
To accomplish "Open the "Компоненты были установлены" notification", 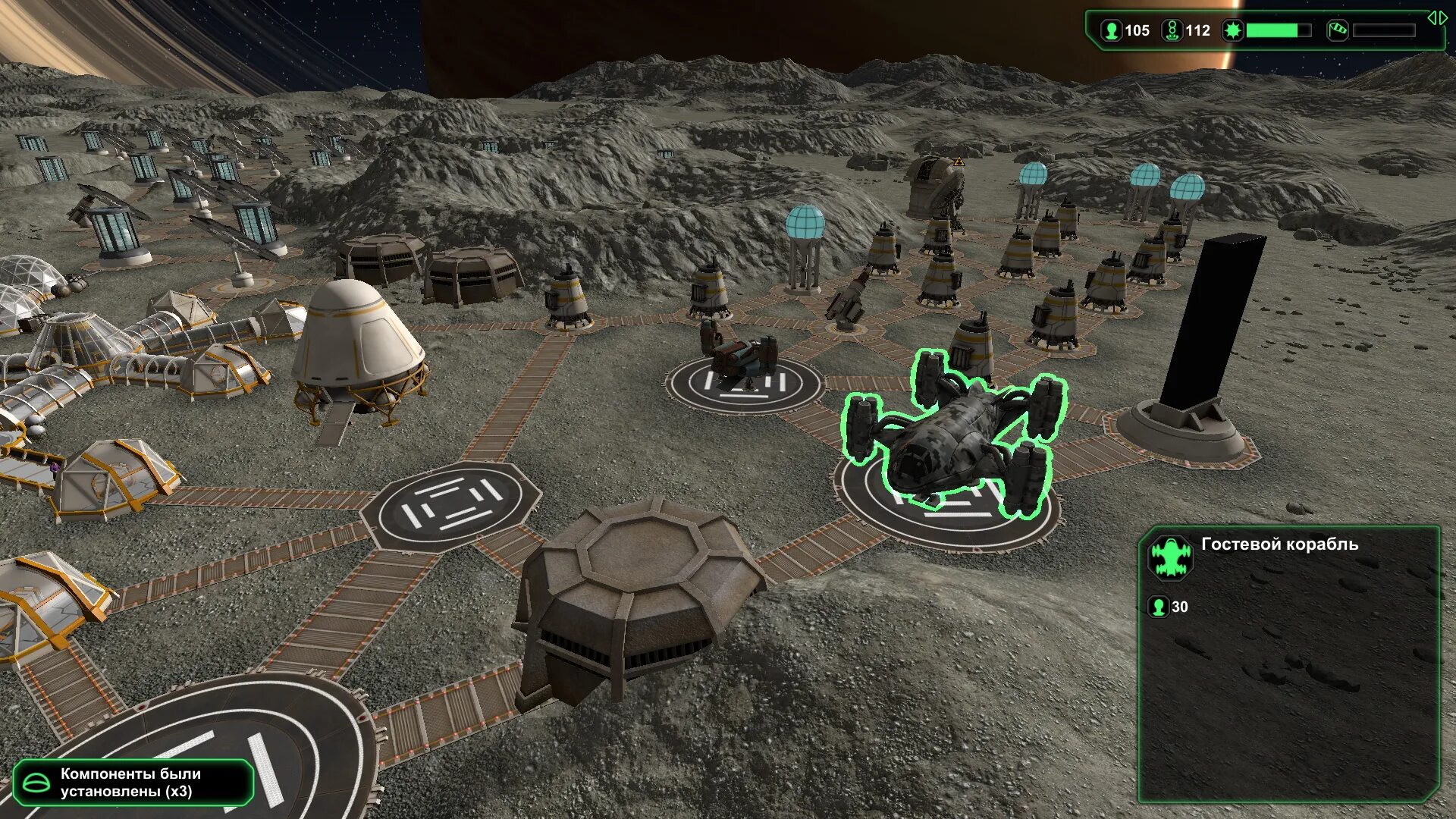I will [x=133, y=783].
